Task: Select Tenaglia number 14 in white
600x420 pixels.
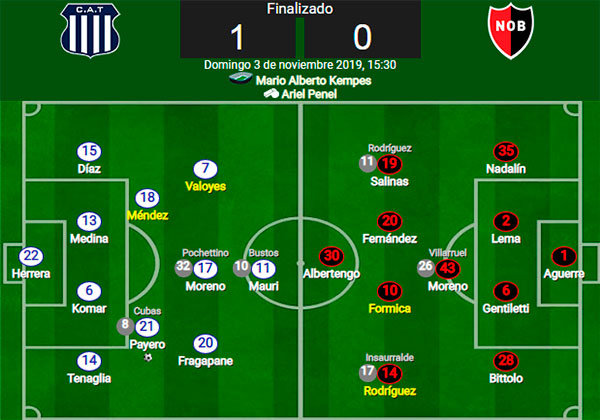Action: 89,360
